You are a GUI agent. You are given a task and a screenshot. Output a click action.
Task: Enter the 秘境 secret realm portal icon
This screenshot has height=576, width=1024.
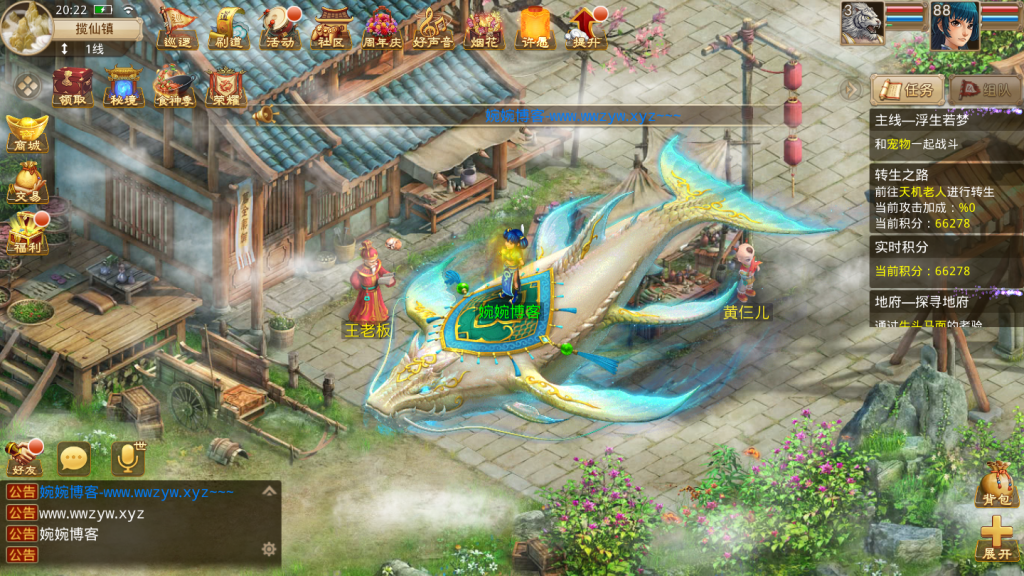click(124, 86)
